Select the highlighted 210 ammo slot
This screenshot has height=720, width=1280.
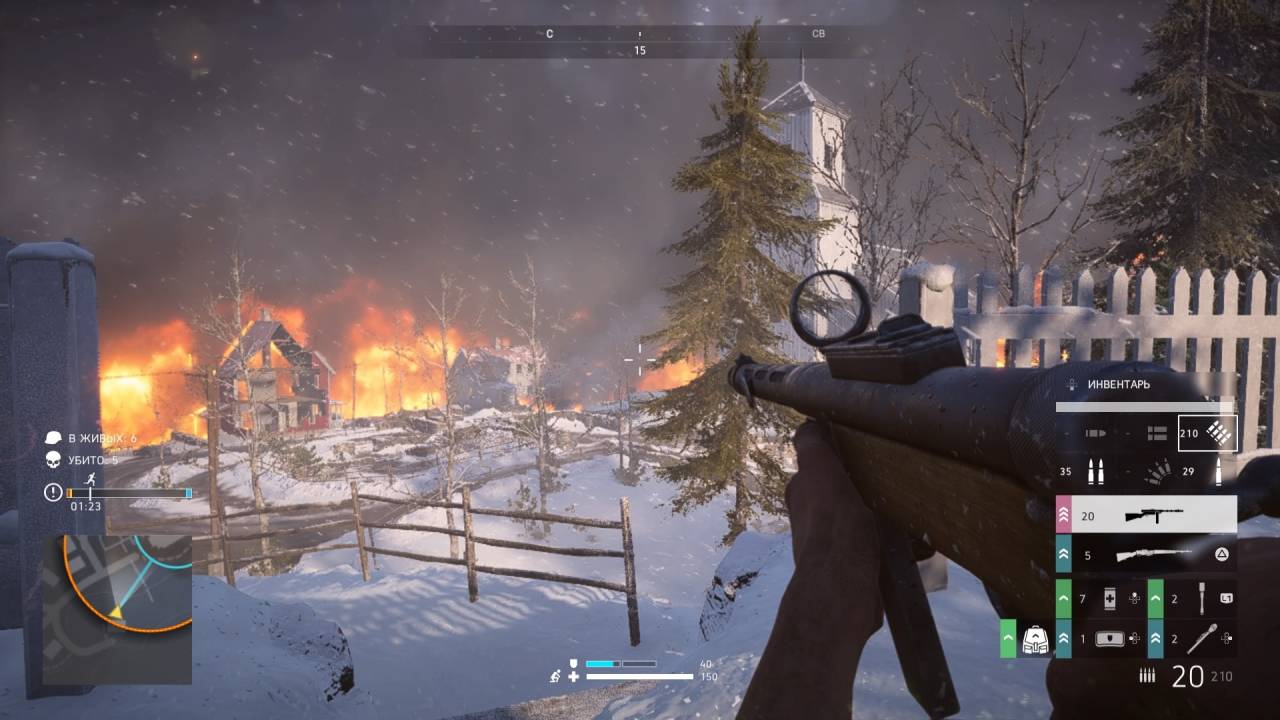pos(1207,433)
